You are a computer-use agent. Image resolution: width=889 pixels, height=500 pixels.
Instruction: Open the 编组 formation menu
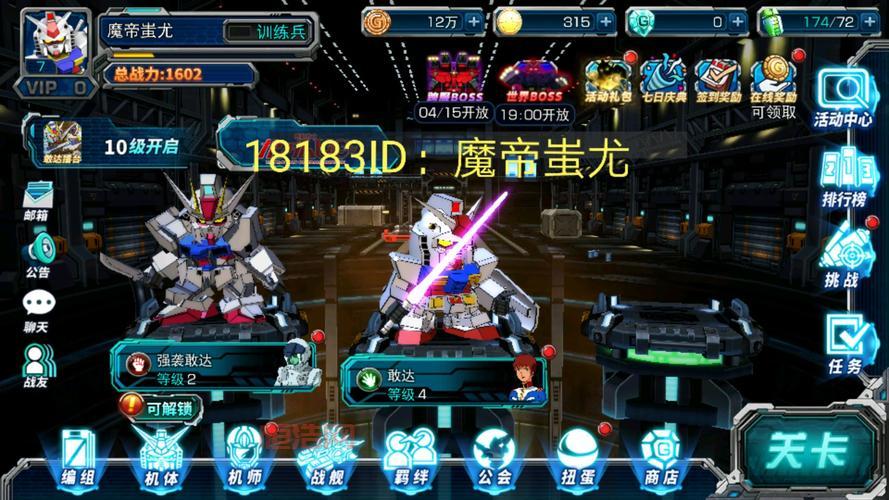[78, 456]
